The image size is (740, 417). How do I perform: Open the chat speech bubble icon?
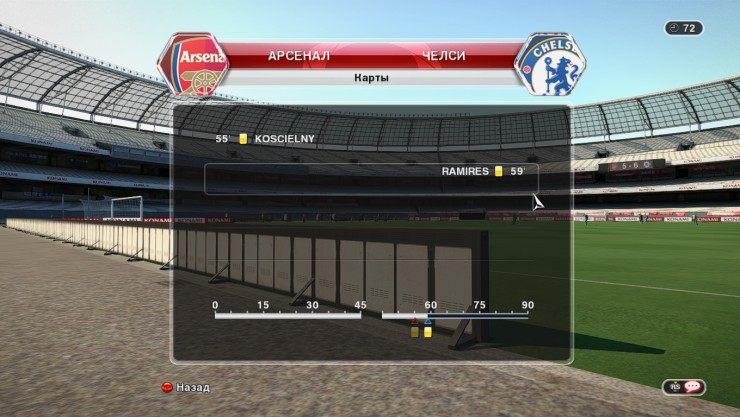(x=691, y=387)
